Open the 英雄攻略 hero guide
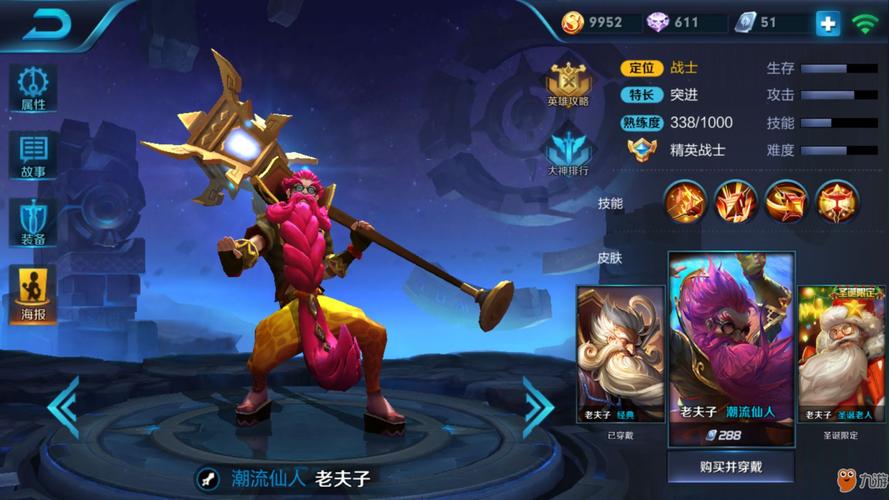The width and height of the screenshot is (889, 500). click(568, 83)
